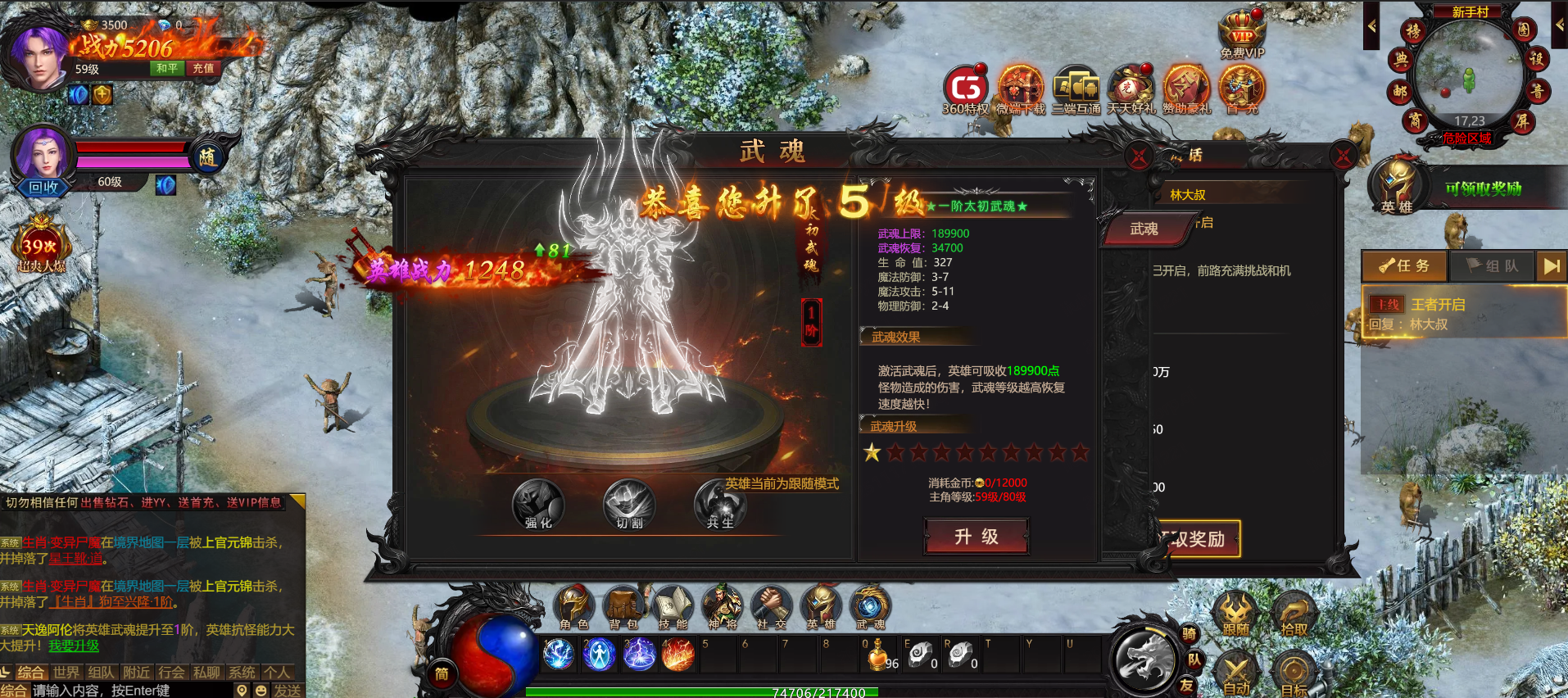Switch chat to the 世界 channel
Viewport: 1568px width, 698px height.
click(x=66, y=673)
